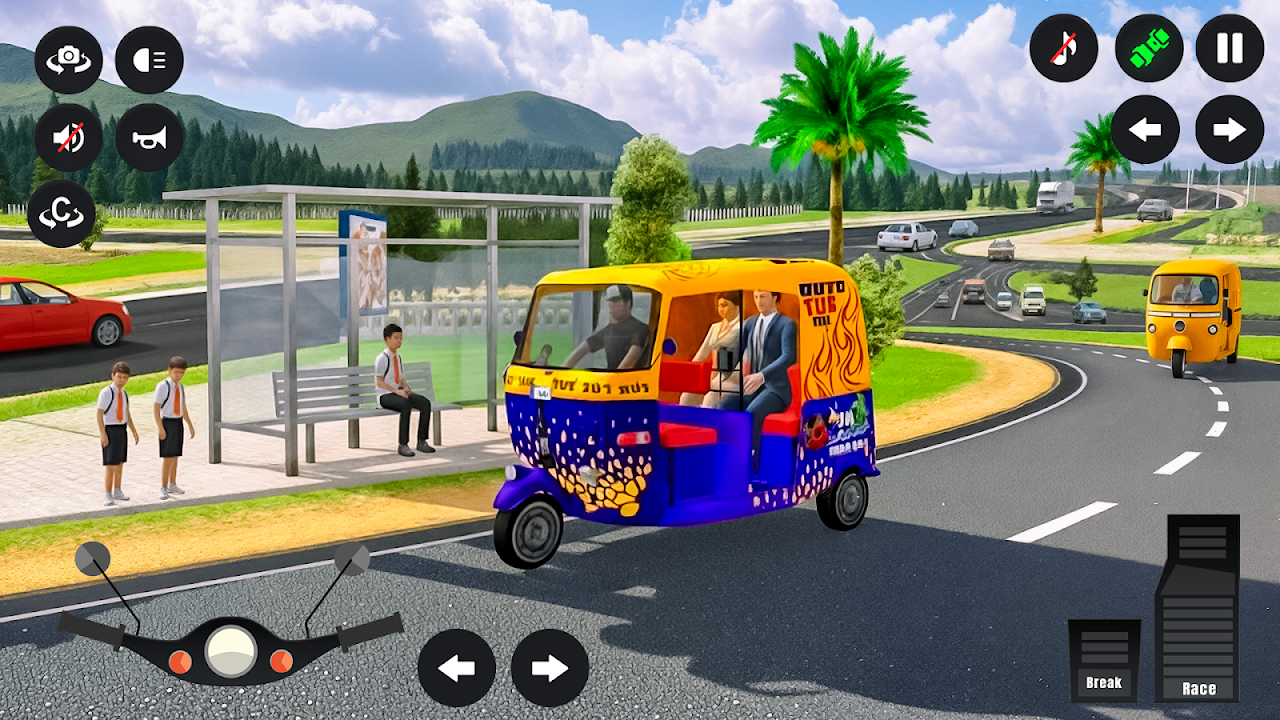Image resolution: width=1280 pixels, height=720 pixels.
Task: Step on the Race pedal
Action: click(1197, 608)
